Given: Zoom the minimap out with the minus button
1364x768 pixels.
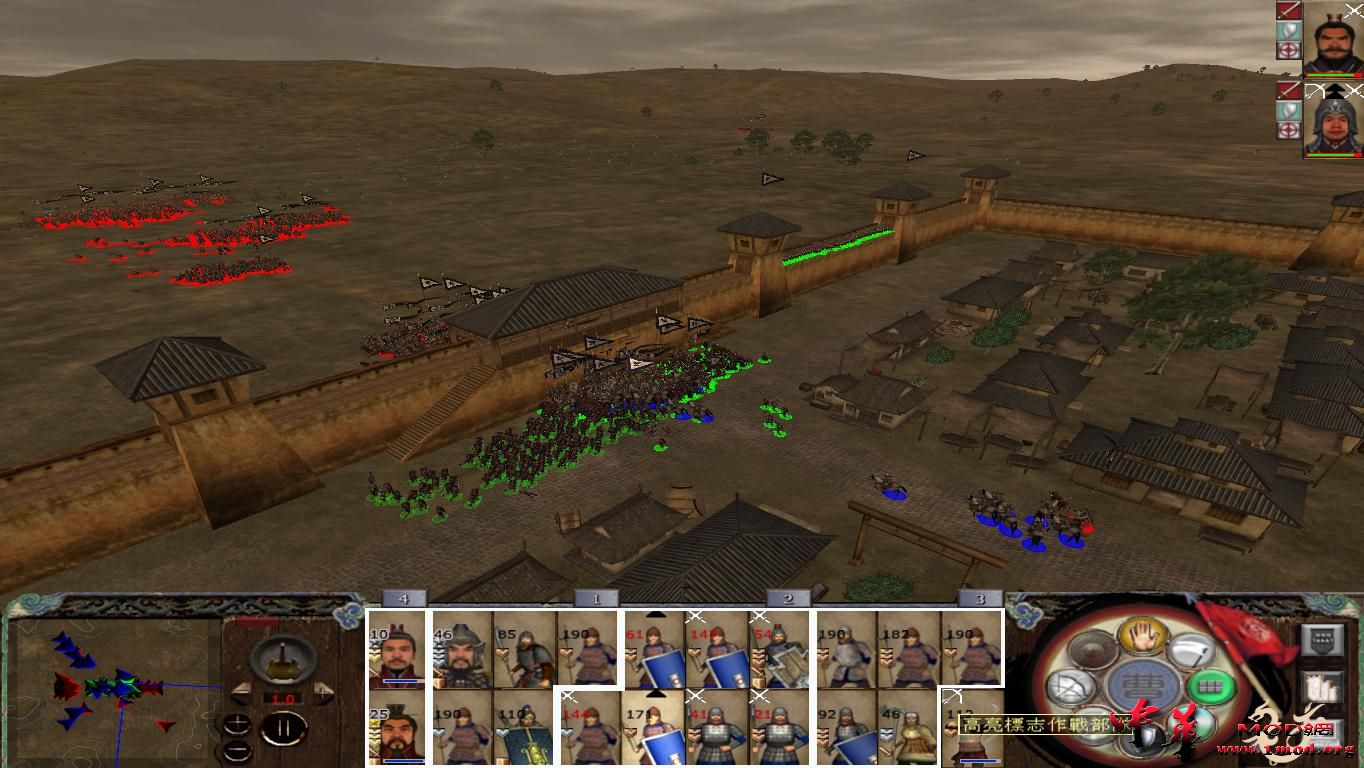Looking at the screenshot, I should pos(237,750).
